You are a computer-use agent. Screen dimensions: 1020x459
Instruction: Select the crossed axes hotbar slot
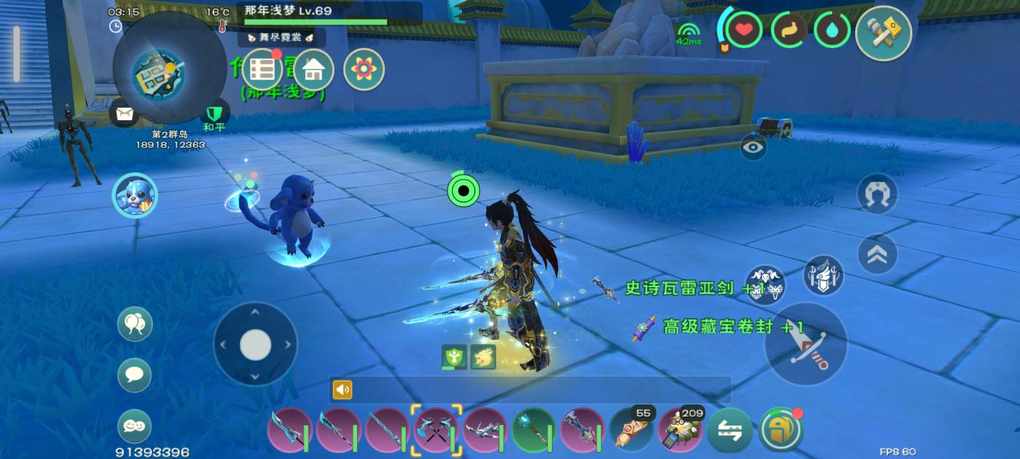pos(436,430)
